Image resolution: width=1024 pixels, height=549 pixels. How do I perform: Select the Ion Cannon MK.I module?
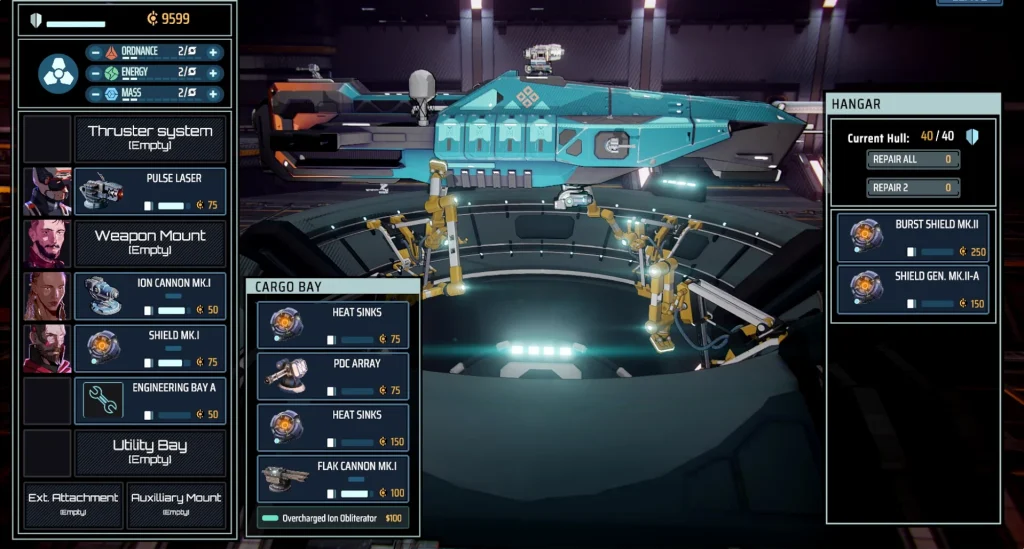150,296
